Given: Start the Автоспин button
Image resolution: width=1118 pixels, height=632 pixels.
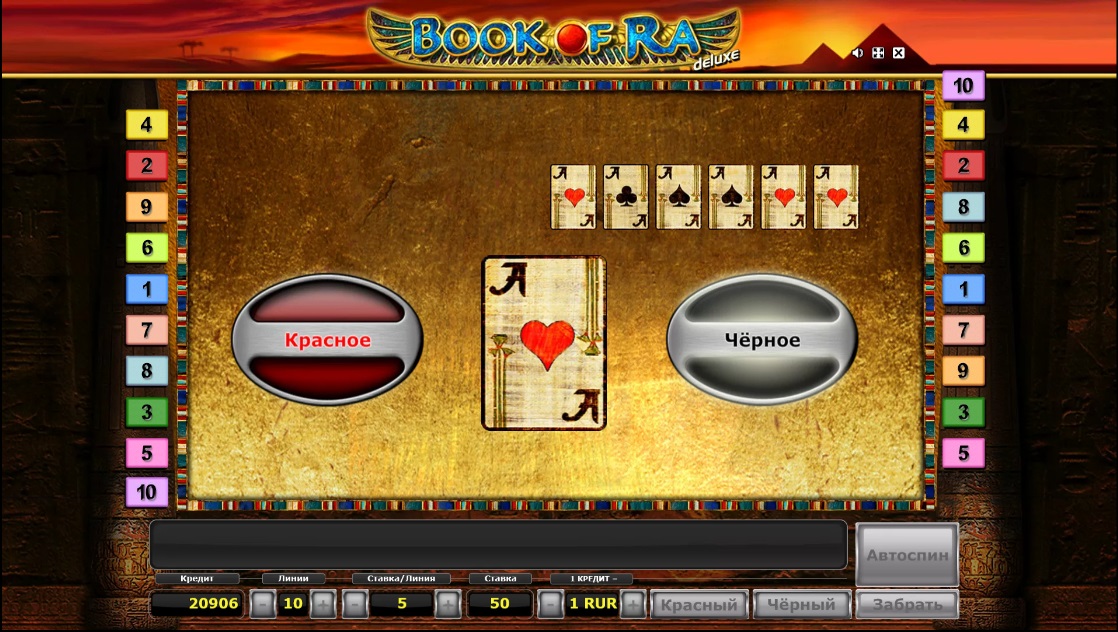Looking at the screenshot, I should tap(906, 555).
